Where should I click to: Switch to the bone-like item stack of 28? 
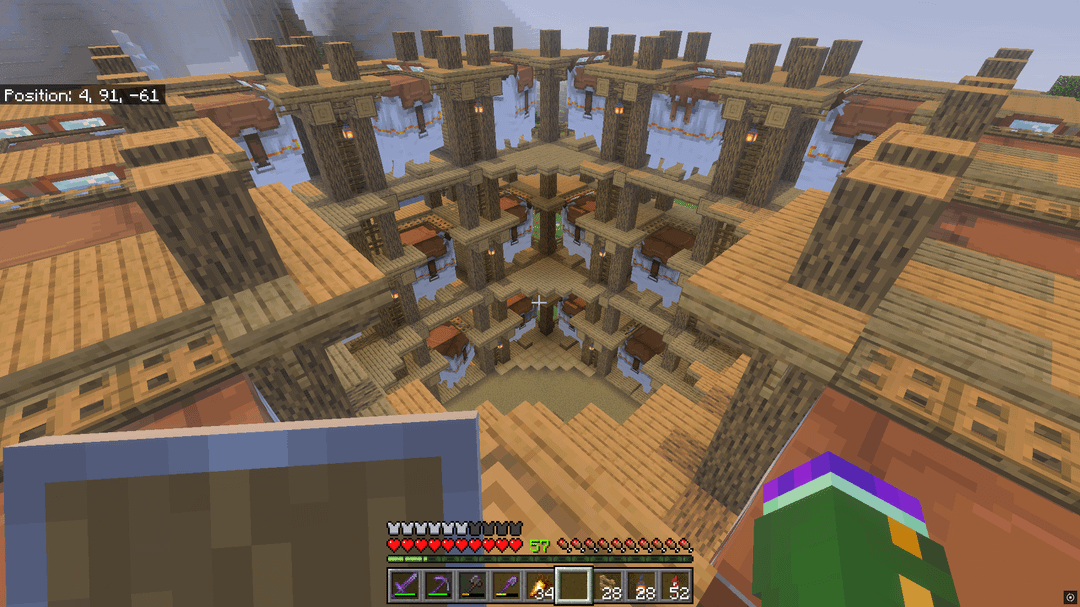click(609, 586)
